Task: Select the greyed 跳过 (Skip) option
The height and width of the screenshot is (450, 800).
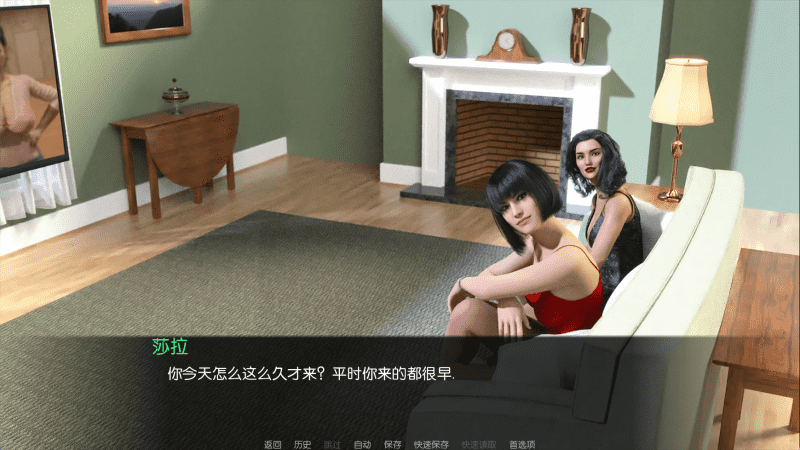Action: point(332,444)
